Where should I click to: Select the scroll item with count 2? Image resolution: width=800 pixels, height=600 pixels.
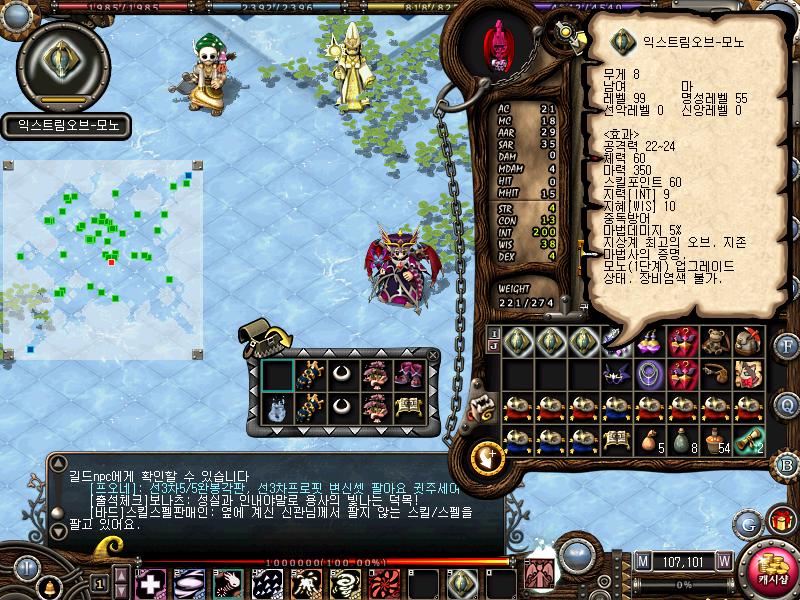[x=748, y=440]
